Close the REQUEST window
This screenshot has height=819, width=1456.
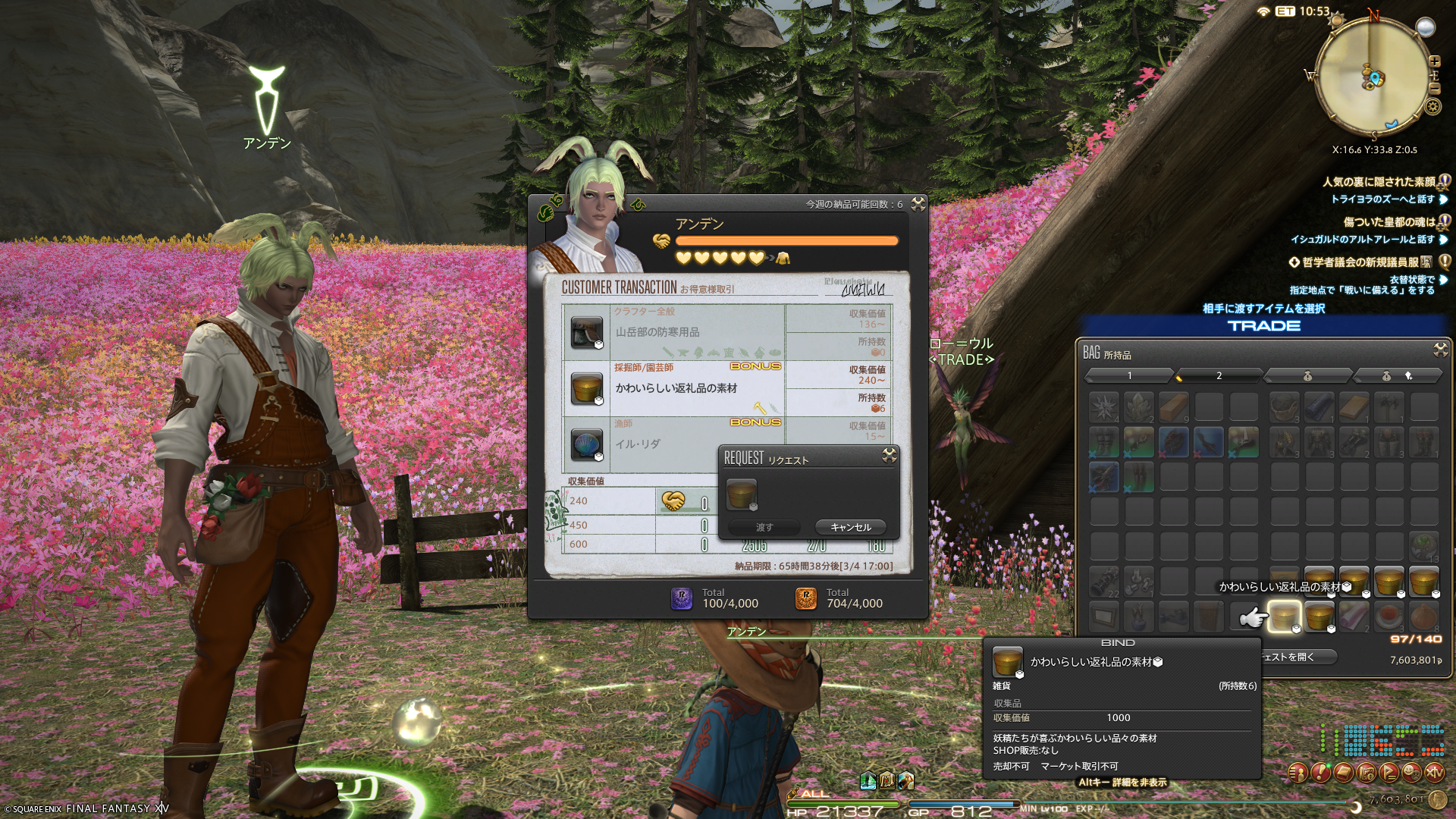890,456
